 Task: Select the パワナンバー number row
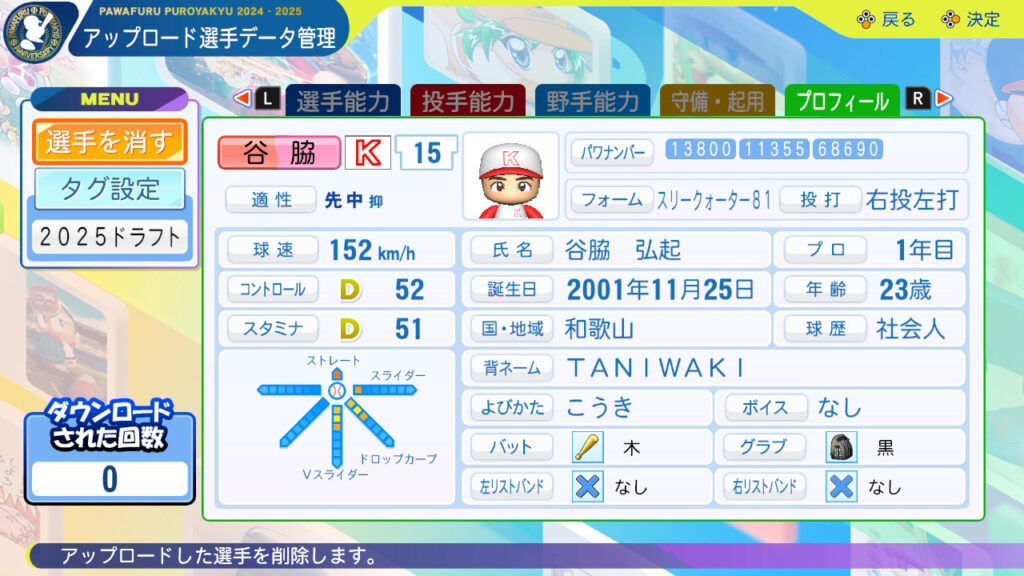click(x=767, y=151)
